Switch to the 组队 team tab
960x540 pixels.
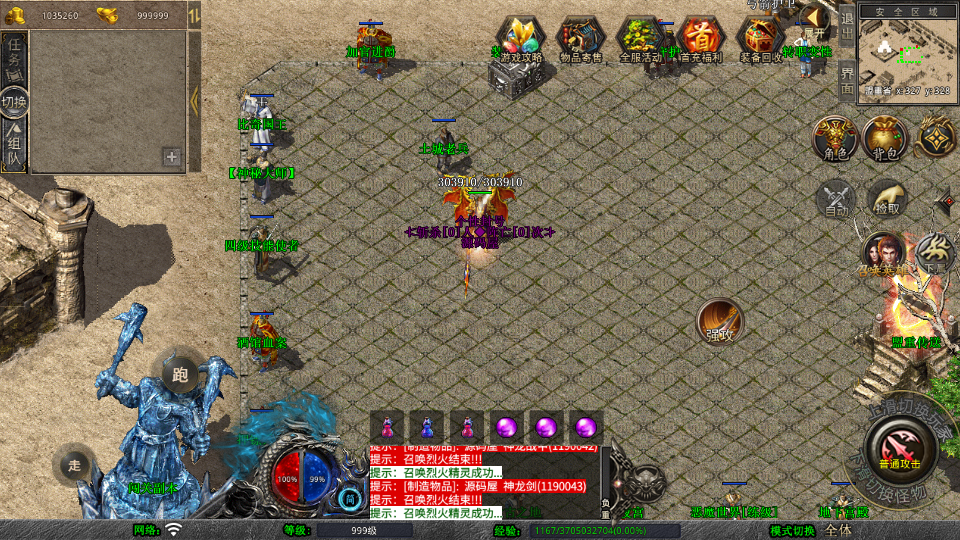tap(14, 147)
